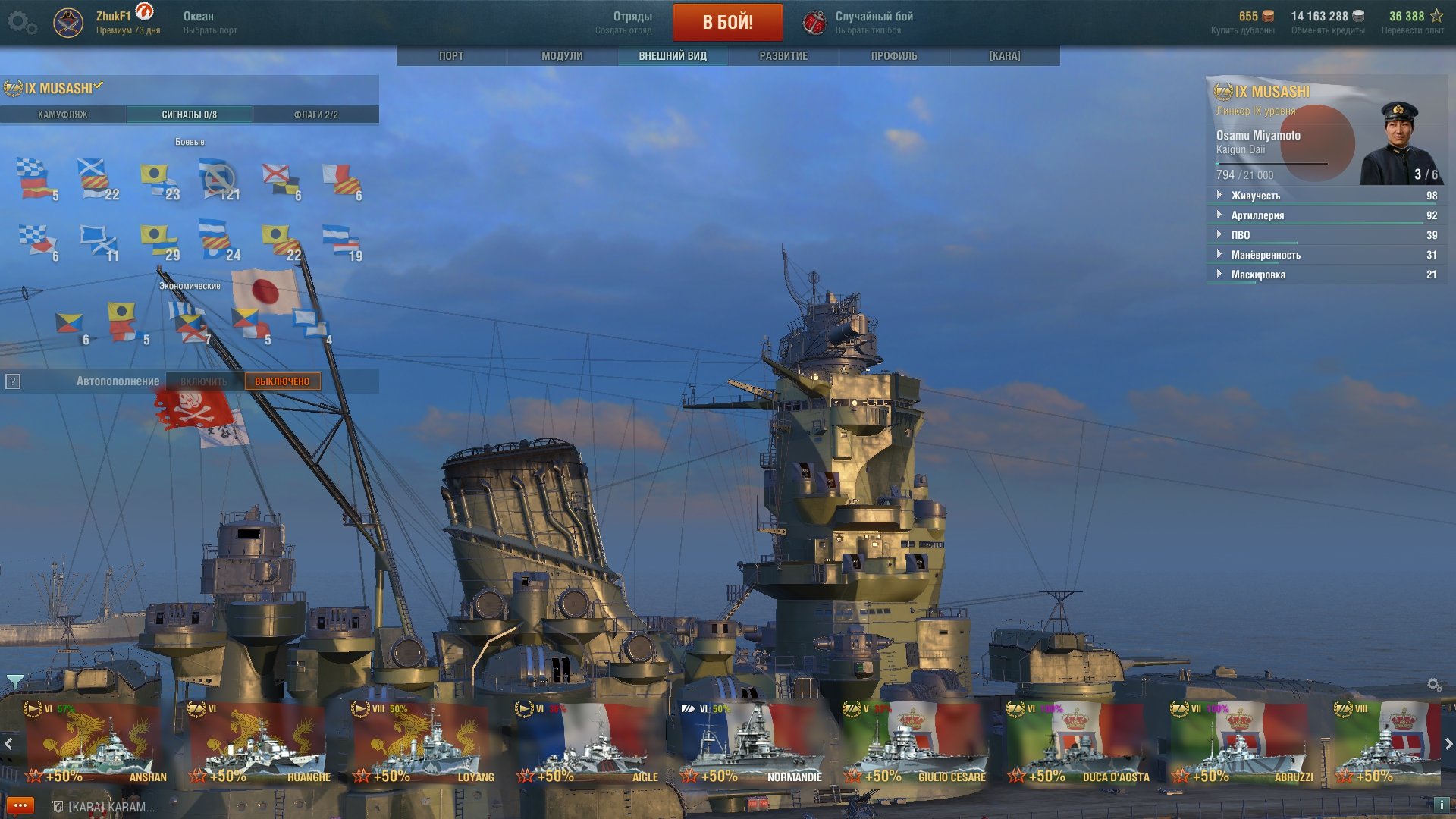Viewport: 1456px width, 819px height.
Task: Create a division via Отряды
Action: pyautogui.click(x=632, y=22)
